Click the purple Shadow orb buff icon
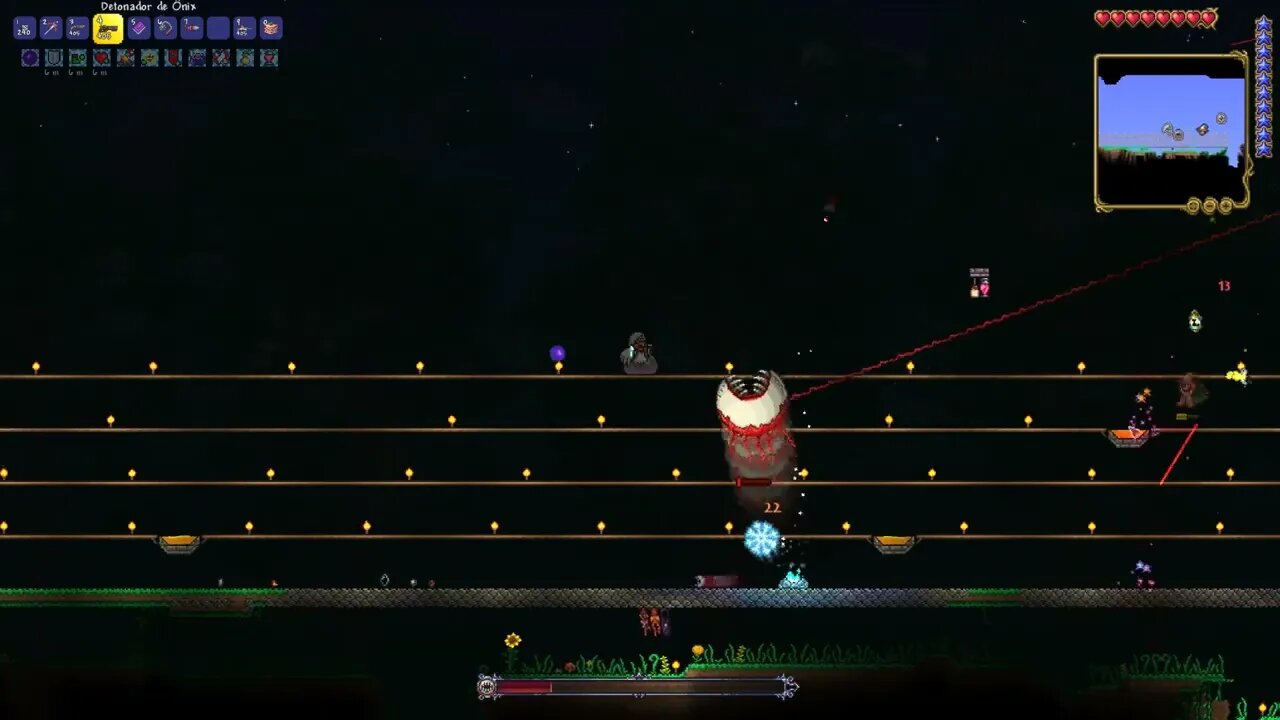This screenshot has height=720, width=1280. point(29,58)
